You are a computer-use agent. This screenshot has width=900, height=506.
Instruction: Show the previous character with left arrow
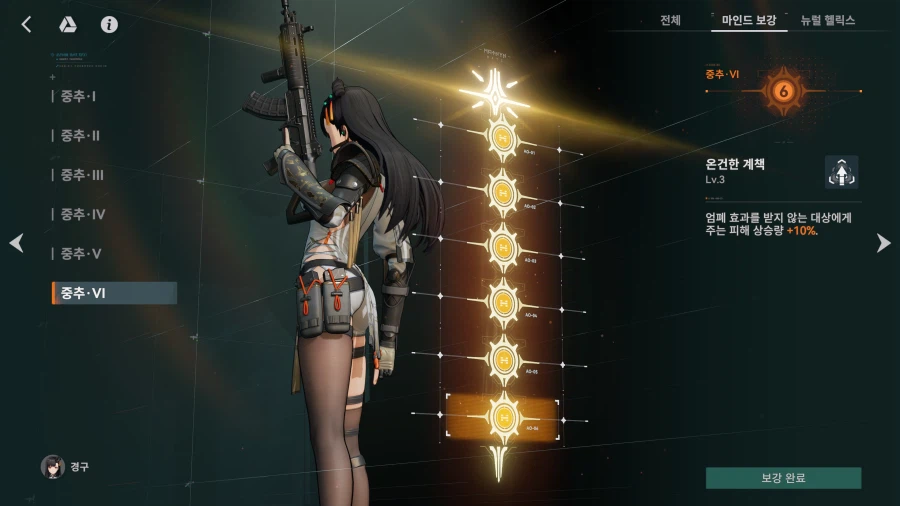click(x=16, y=243)
